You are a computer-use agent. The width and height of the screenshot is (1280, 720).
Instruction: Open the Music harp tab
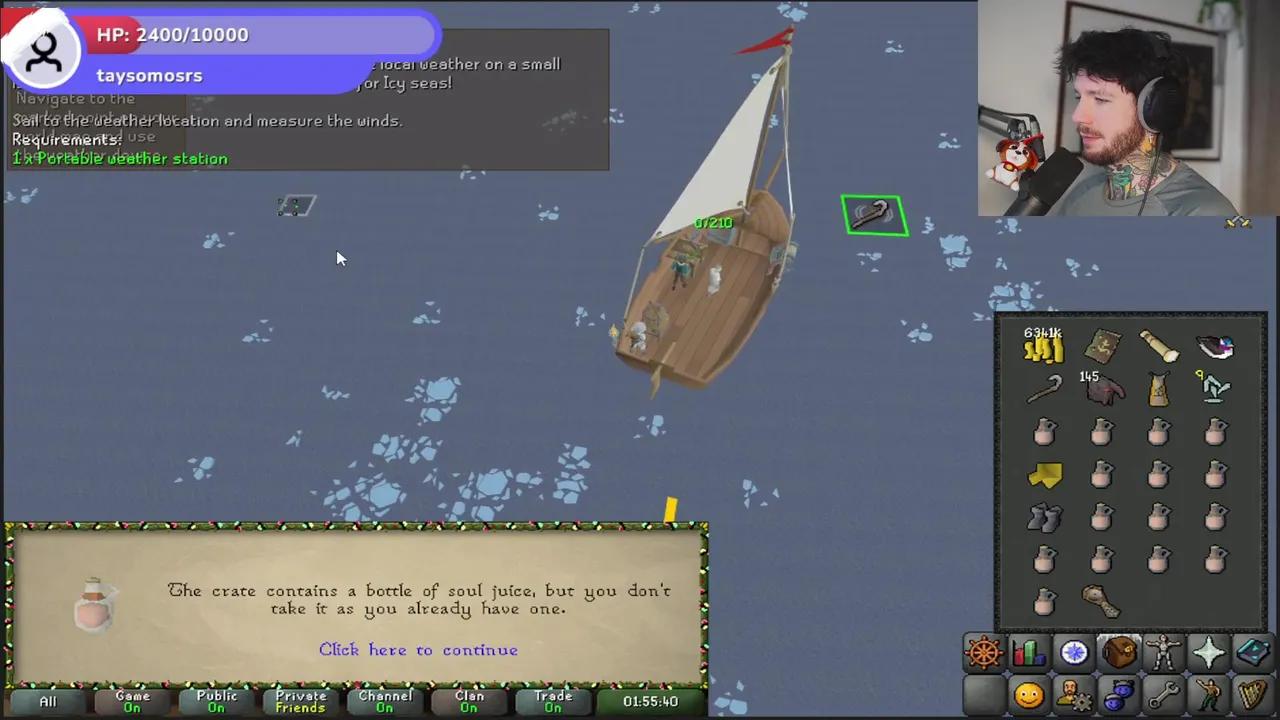[x=1253, y=695]
